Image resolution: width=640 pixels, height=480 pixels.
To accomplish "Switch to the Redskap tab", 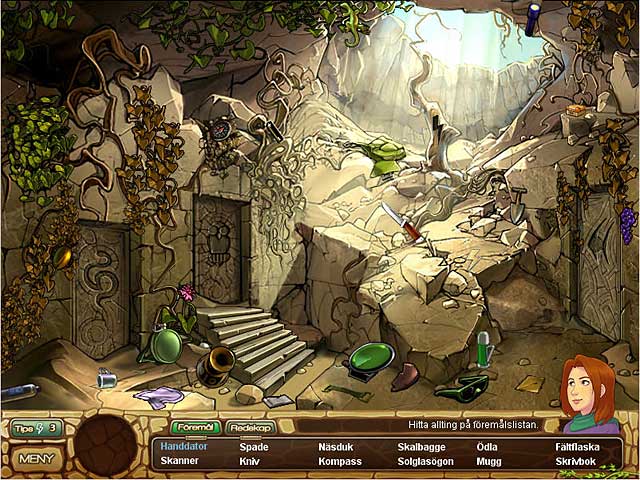I will [250, 427].
